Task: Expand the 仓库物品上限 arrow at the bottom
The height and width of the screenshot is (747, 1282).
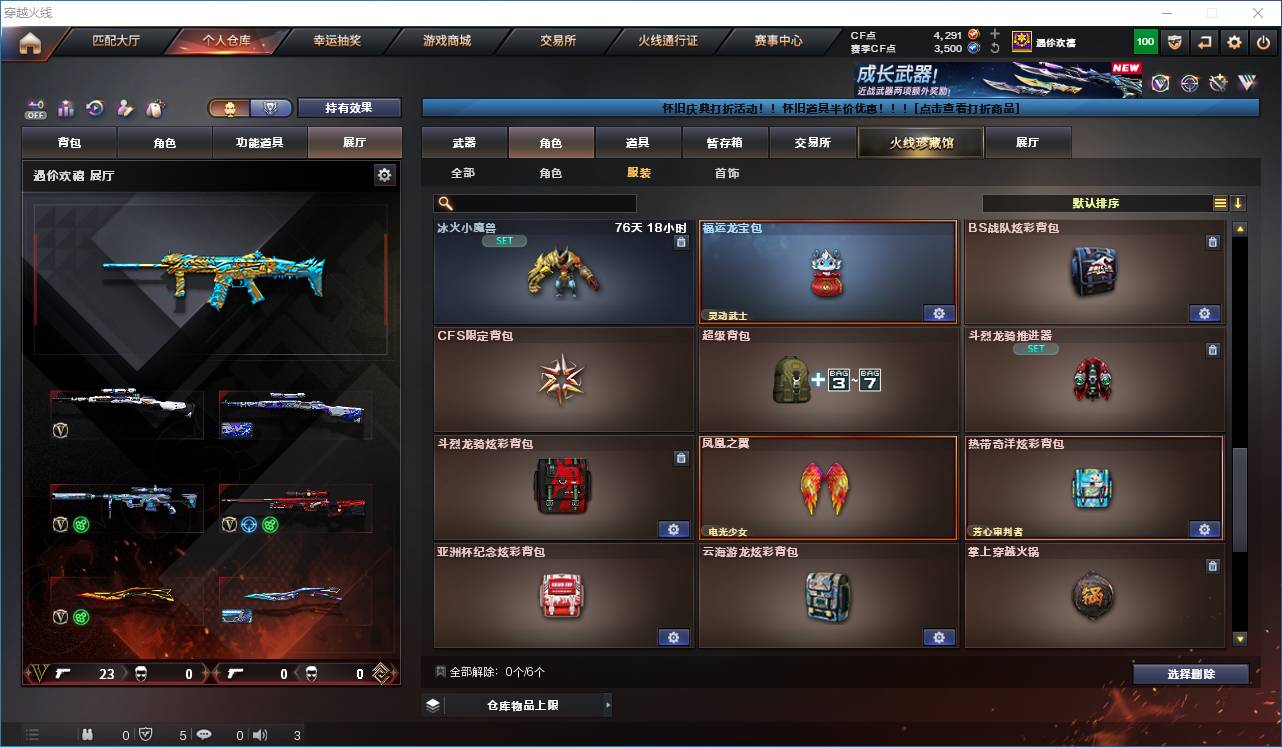Action: (x=607, y=704)
